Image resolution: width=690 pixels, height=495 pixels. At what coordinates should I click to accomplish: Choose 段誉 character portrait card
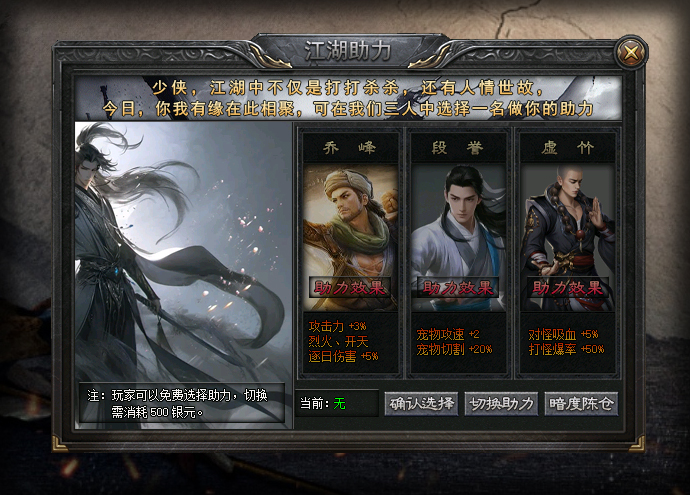(x=457, y=225)
